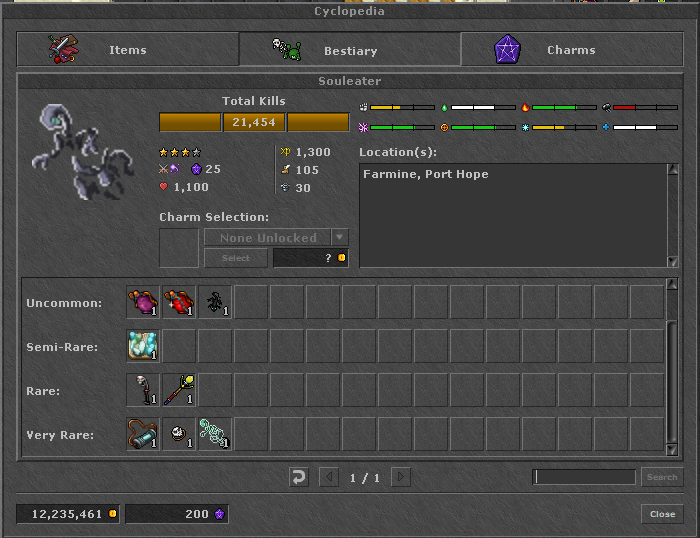Switch to the Items tab
The height and width of the screenshot is (538, 700).
coord(127,50)
